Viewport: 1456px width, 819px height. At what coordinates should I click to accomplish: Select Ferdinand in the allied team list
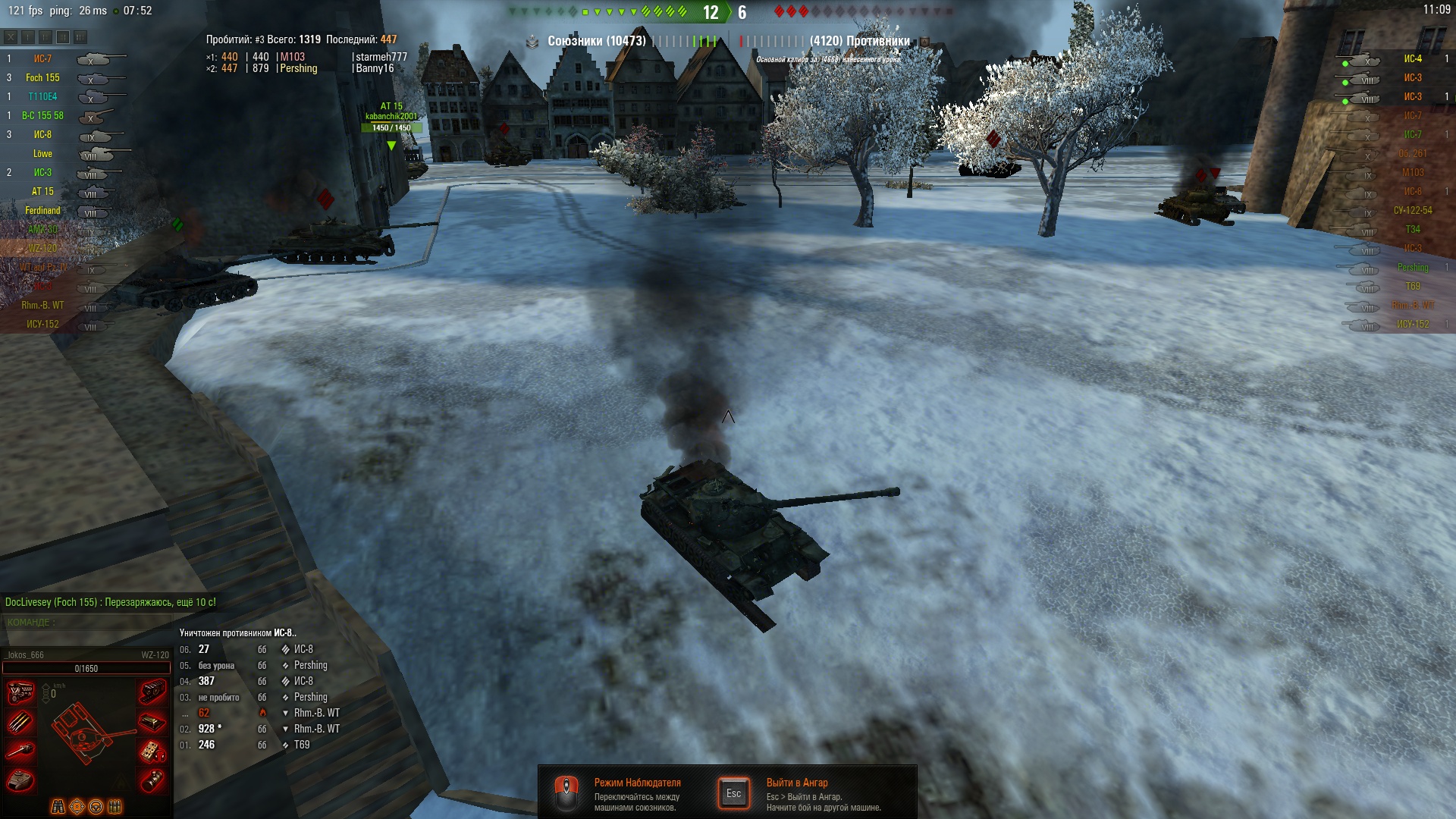(42, 210)
